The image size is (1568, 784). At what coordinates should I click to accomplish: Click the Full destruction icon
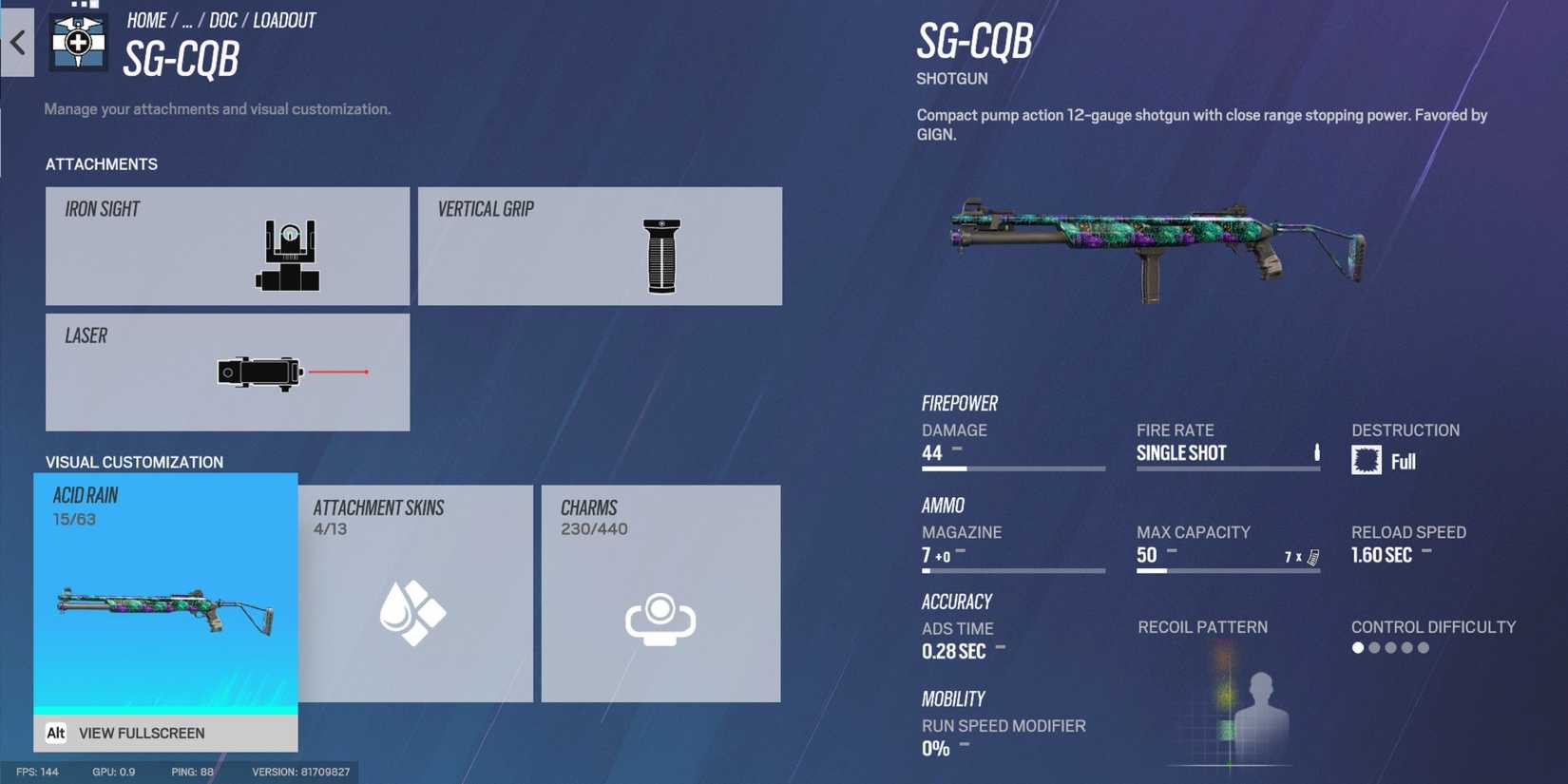tap(1367, 459)
